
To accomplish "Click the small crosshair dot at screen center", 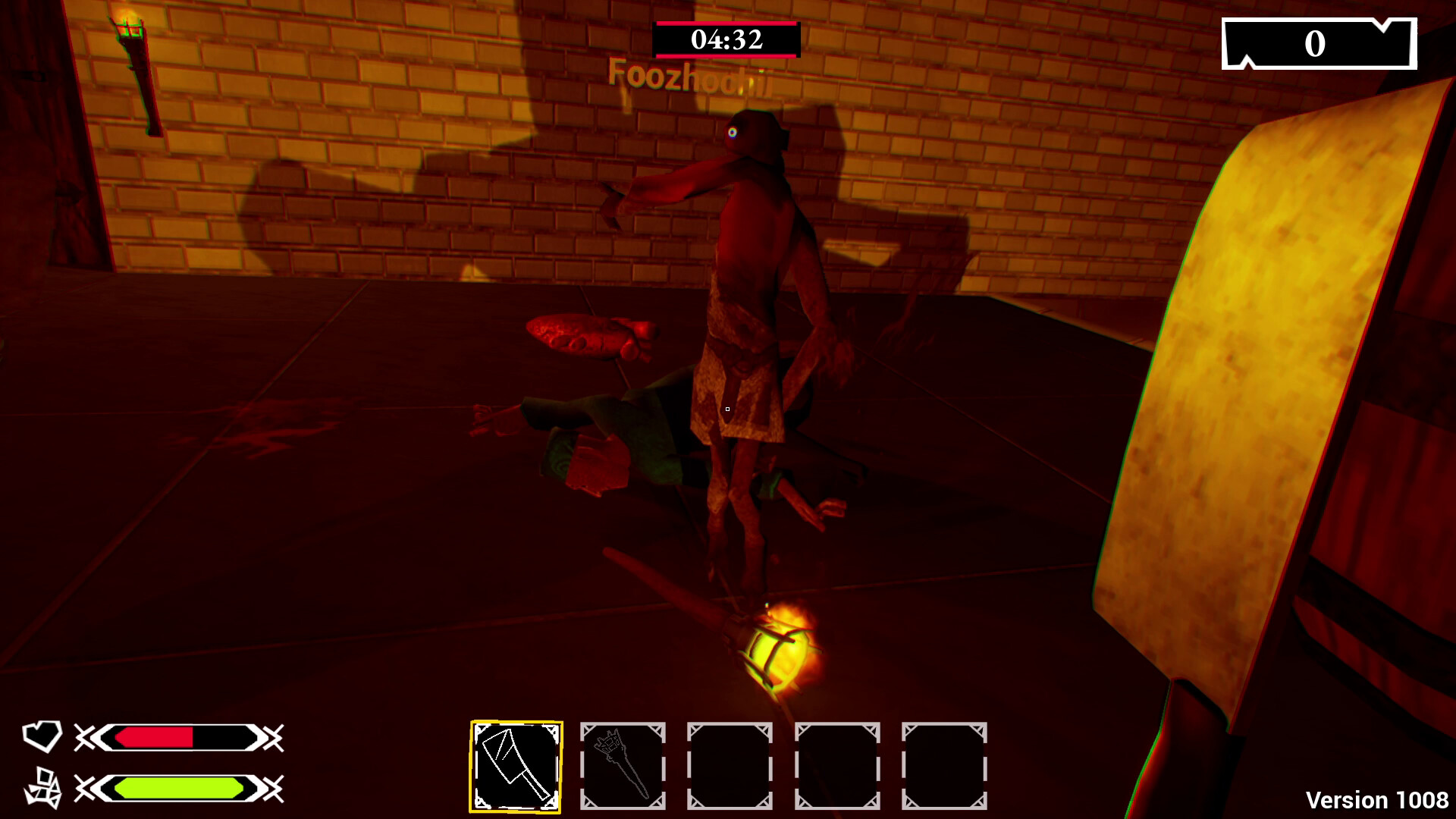I will [726, 408].
